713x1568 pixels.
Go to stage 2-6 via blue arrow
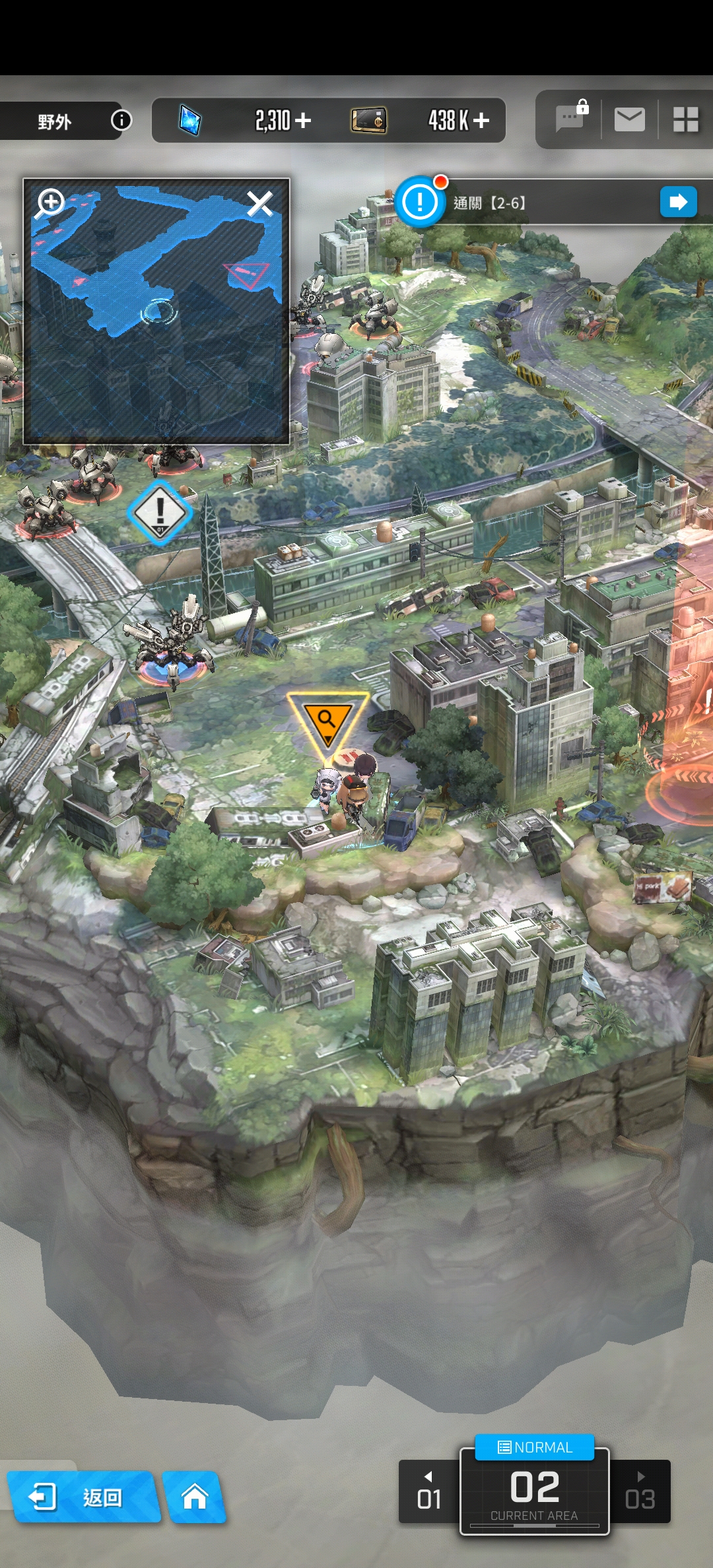pos(678,202)
